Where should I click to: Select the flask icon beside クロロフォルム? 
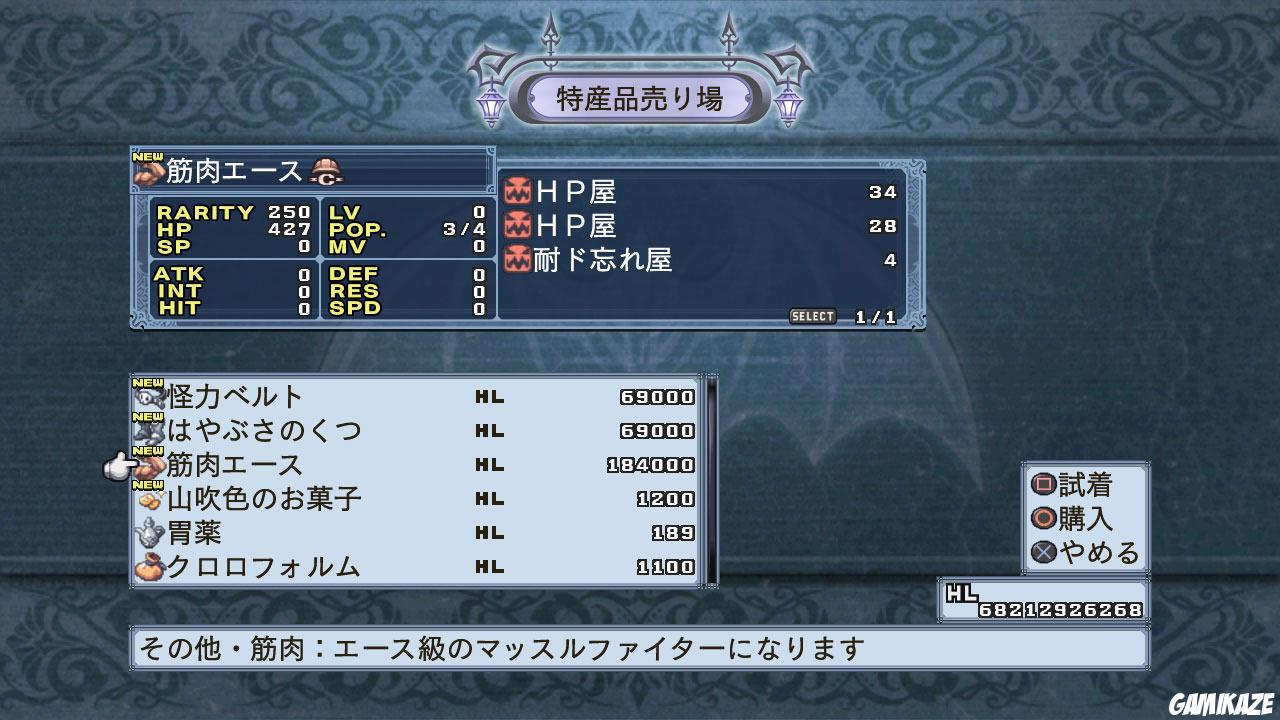click(151, 567)
